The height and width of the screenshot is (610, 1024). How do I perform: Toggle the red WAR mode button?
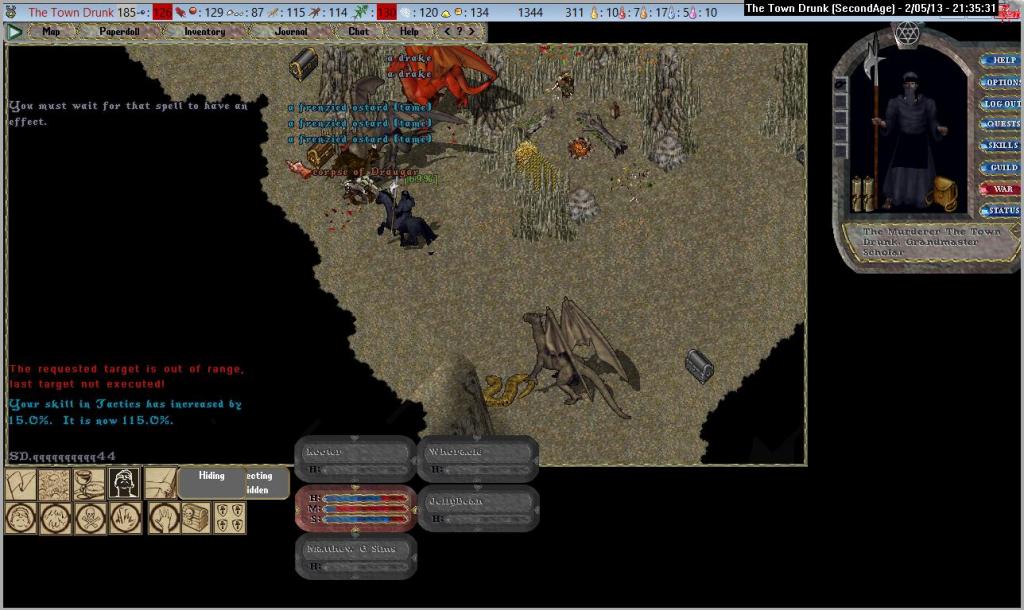1002,189
